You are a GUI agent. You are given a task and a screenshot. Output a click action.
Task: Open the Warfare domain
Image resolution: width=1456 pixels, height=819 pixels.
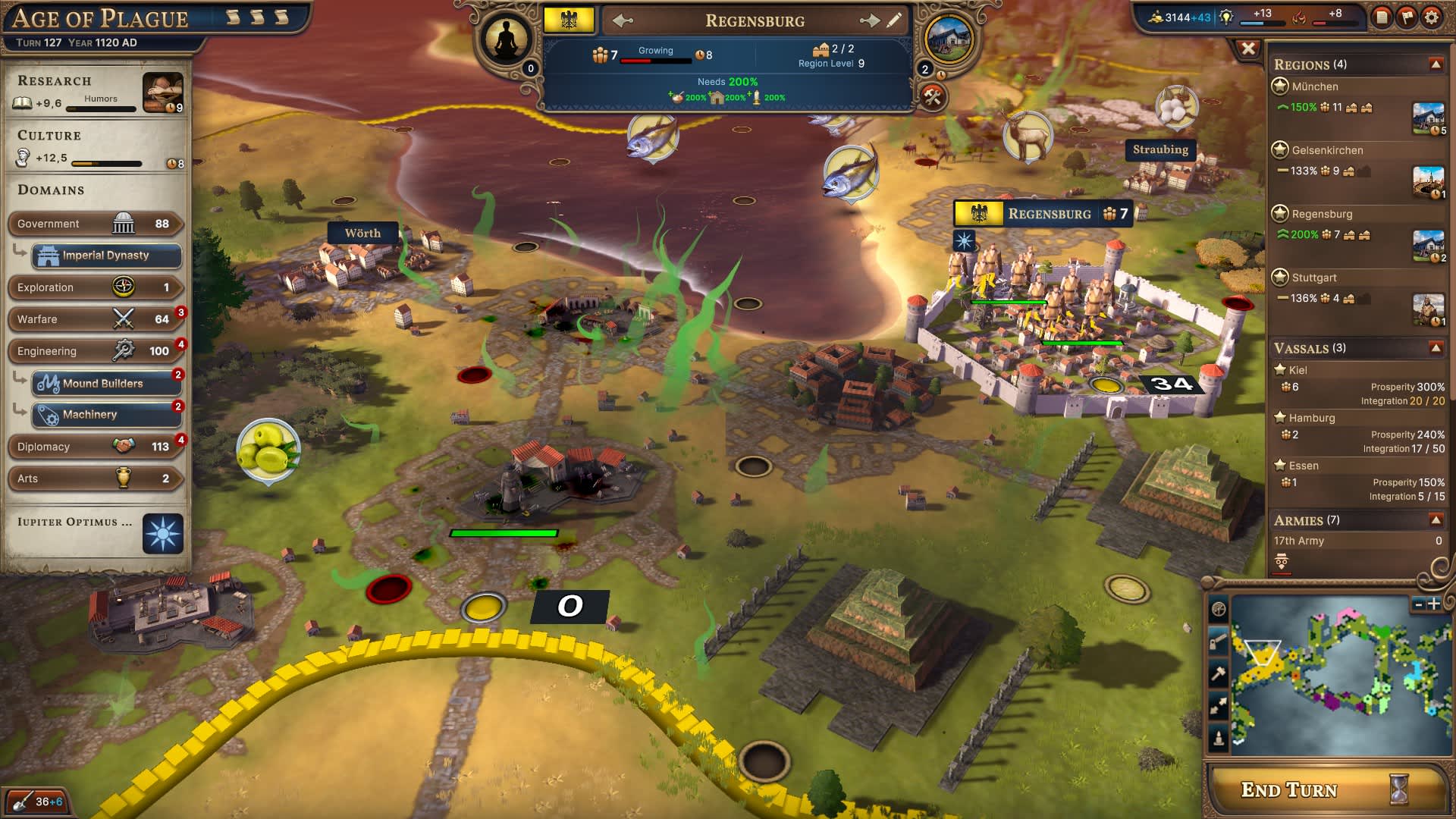click(x=95, y=319)
